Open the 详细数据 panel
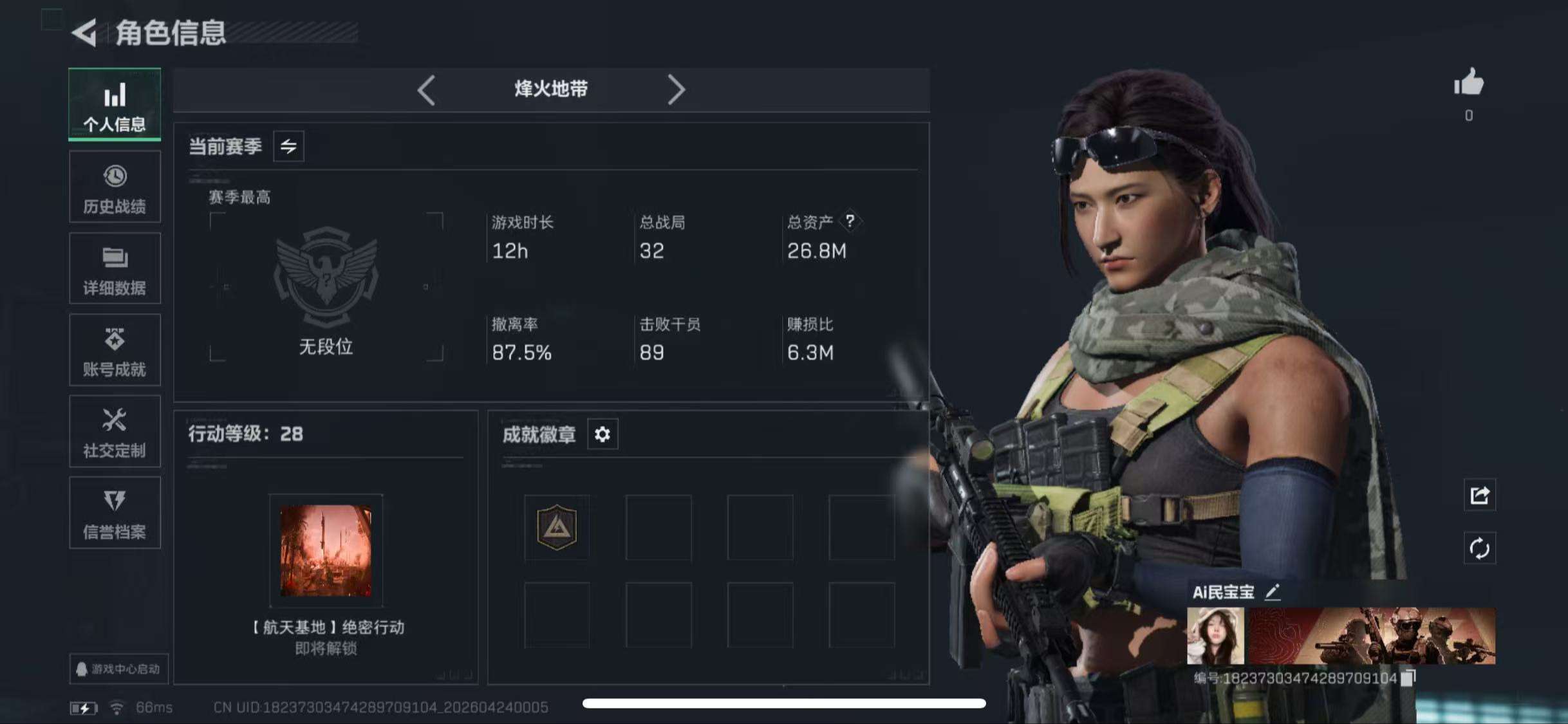This screenshot has height=724, width=1568. (x=115, y=269)
